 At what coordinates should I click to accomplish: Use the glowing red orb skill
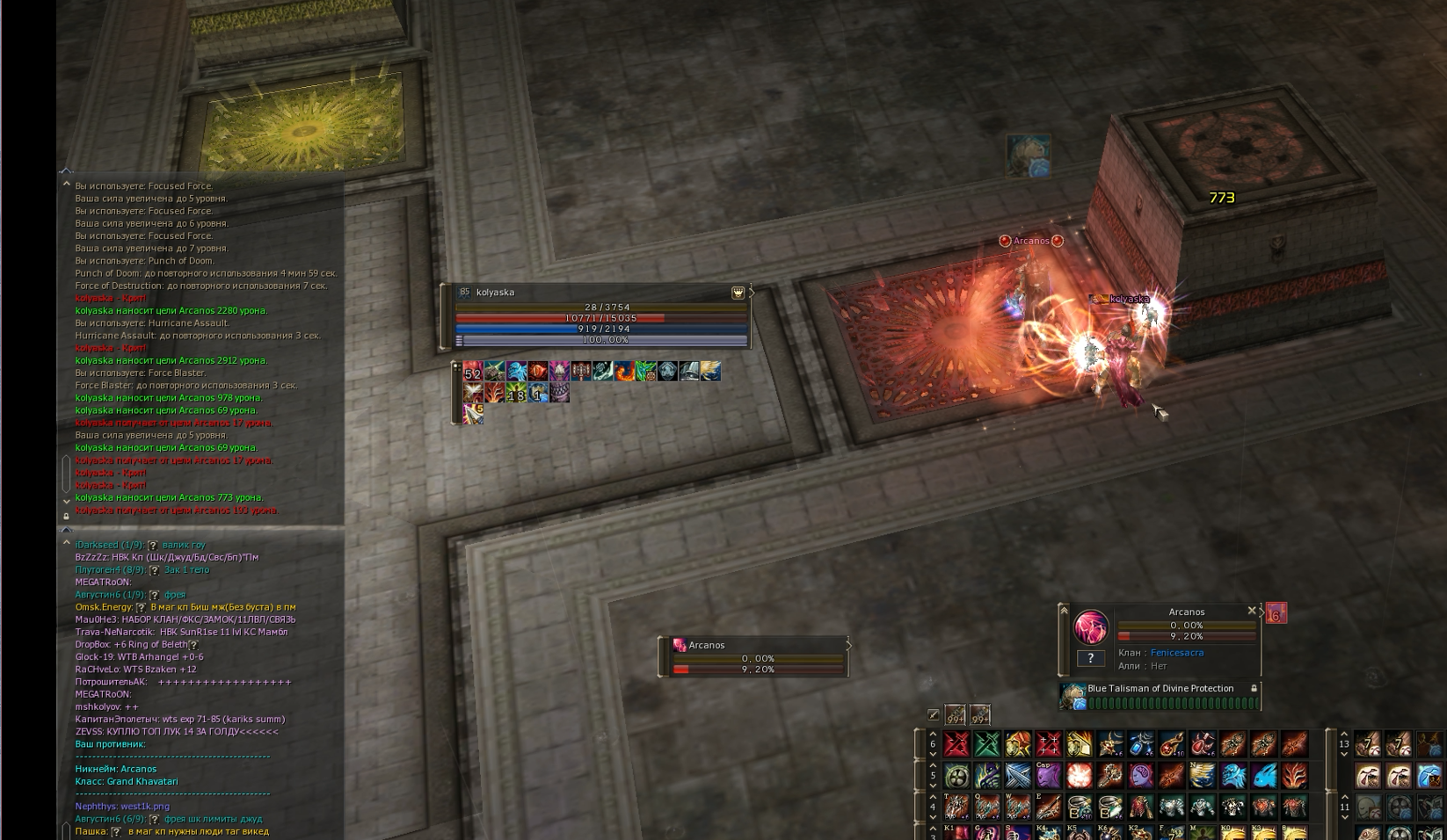pos(1079,776)
